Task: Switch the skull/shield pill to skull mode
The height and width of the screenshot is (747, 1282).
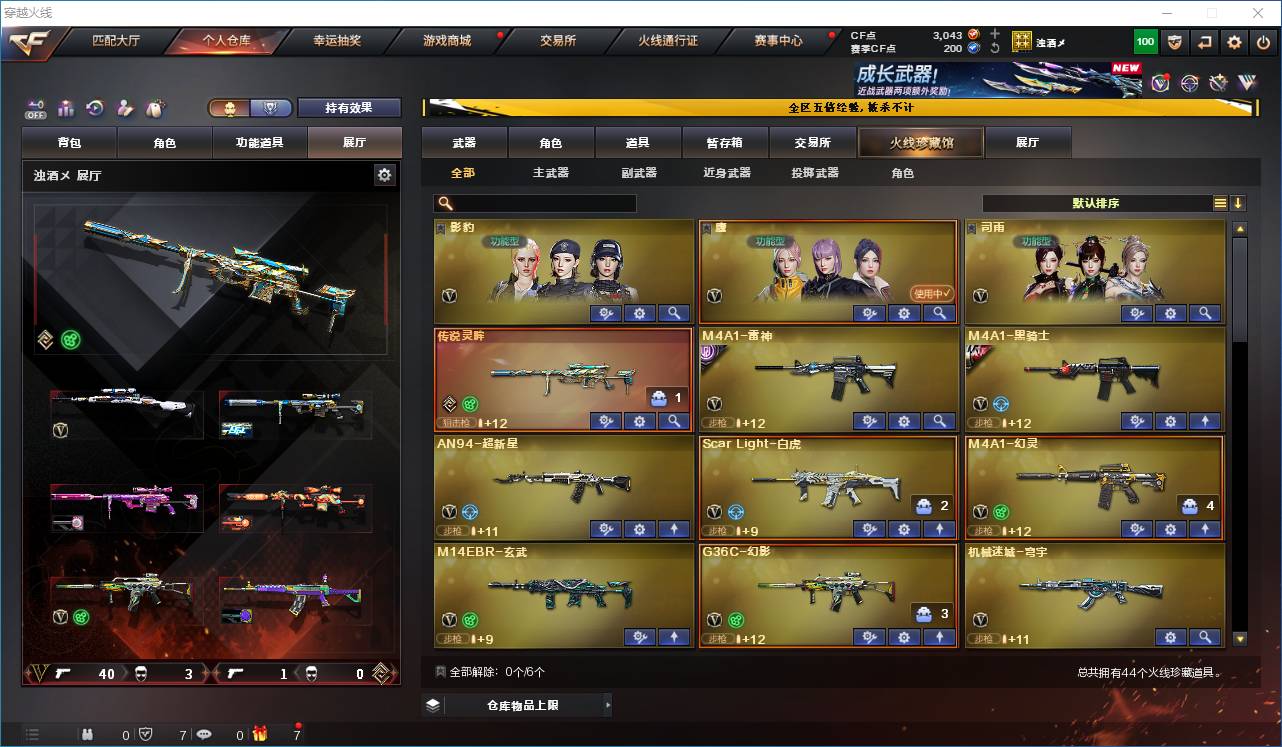Action: point(230,108)
